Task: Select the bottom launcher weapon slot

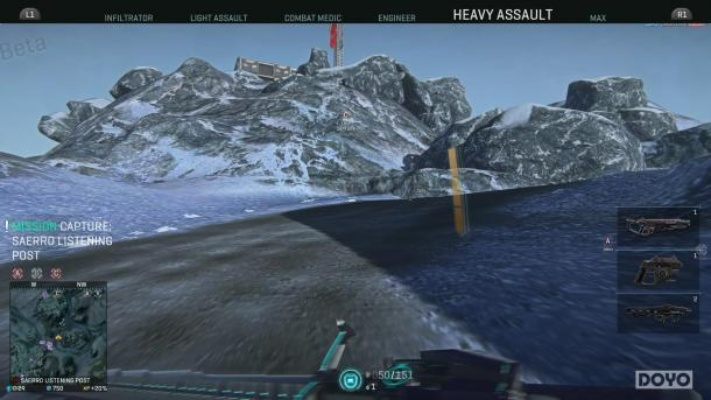Action: (658, 313)
